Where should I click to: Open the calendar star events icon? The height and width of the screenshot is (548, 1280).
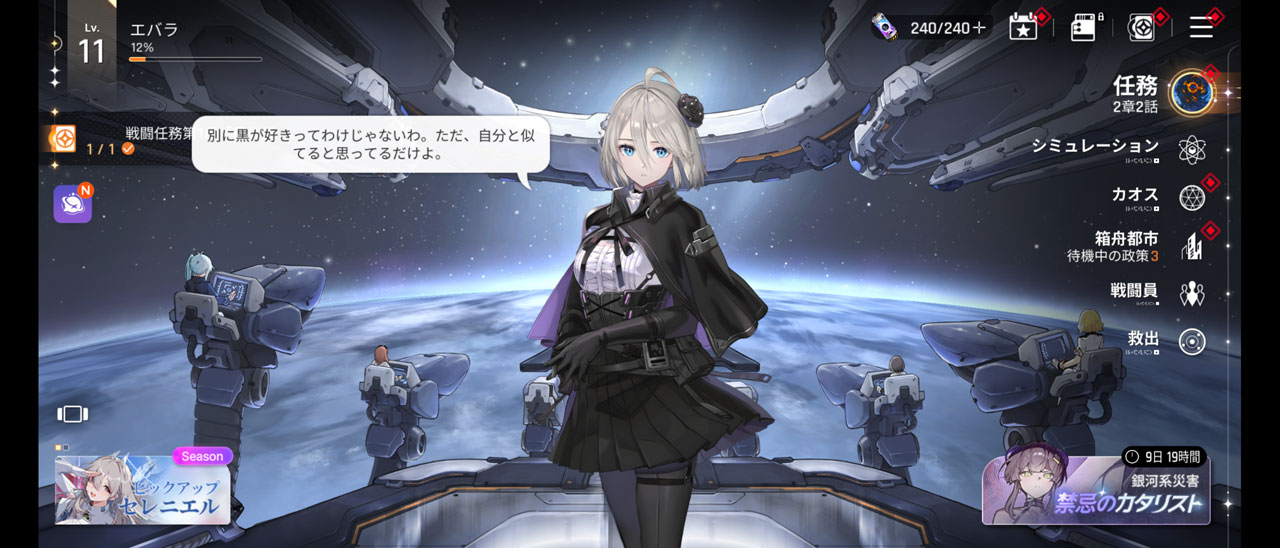(1023, 27)
